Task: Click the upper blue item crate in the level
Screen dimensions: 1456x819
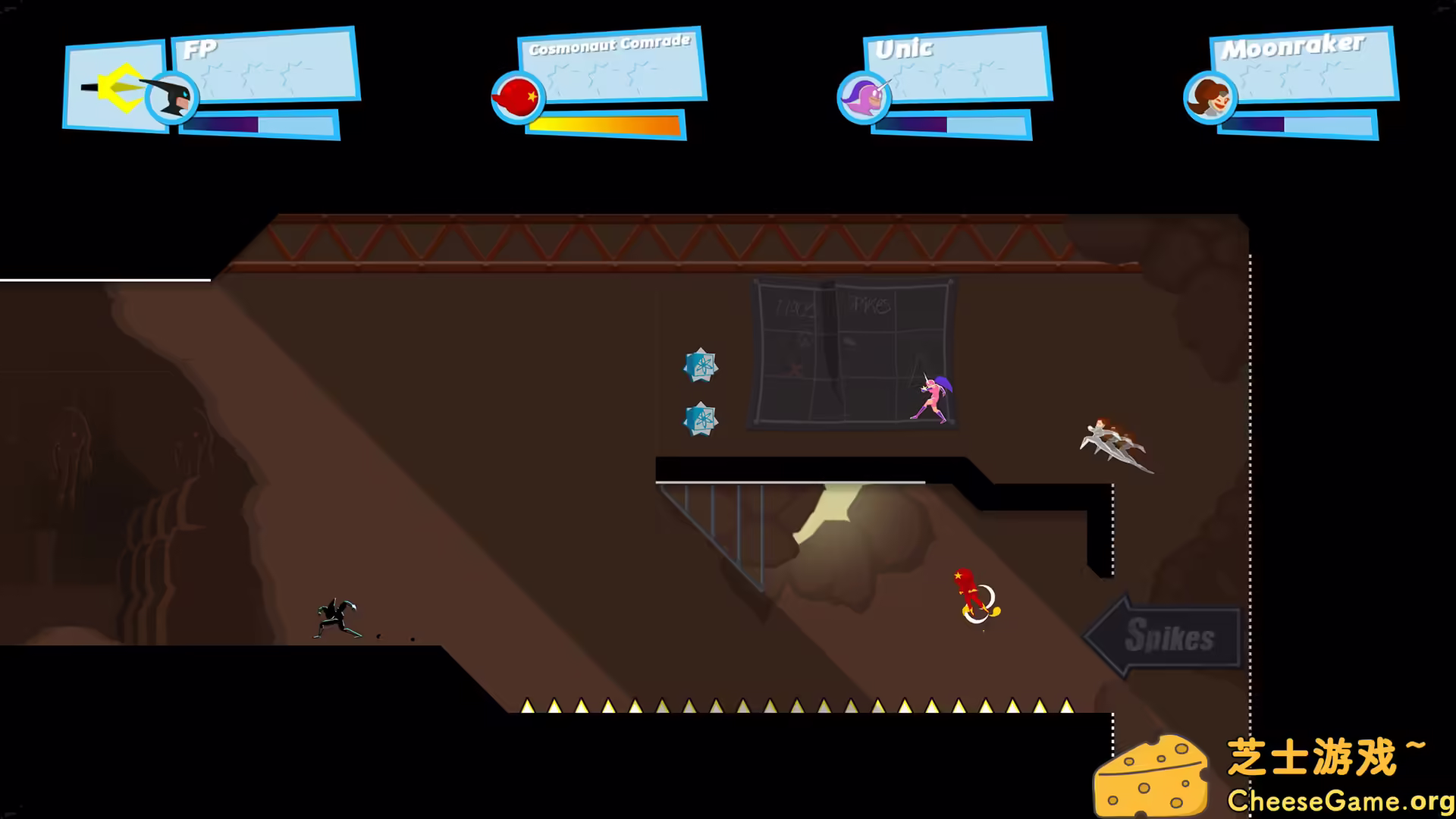Action: point(701,363)
